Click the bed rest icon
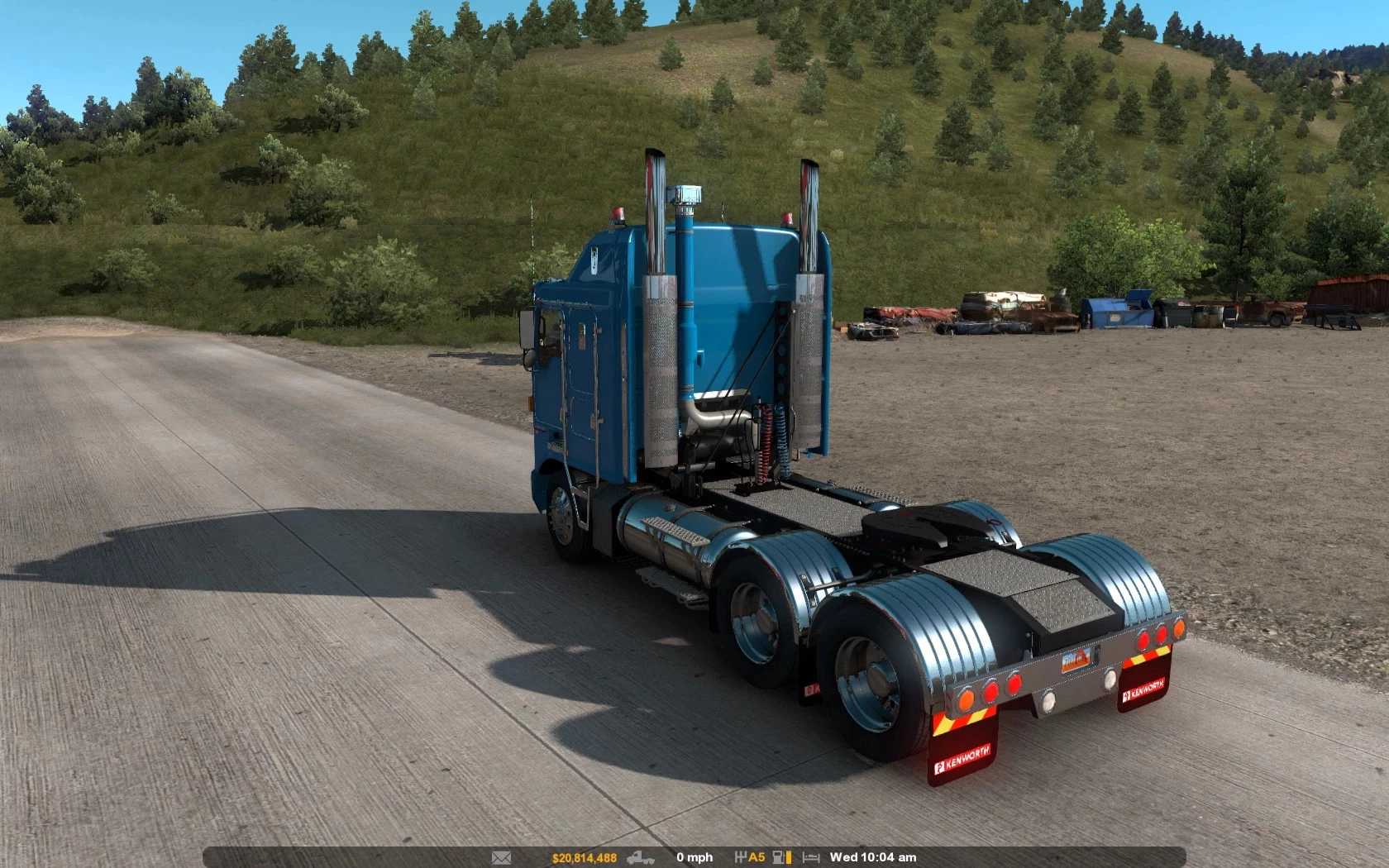1389x868 pixels. click(811, 858)
